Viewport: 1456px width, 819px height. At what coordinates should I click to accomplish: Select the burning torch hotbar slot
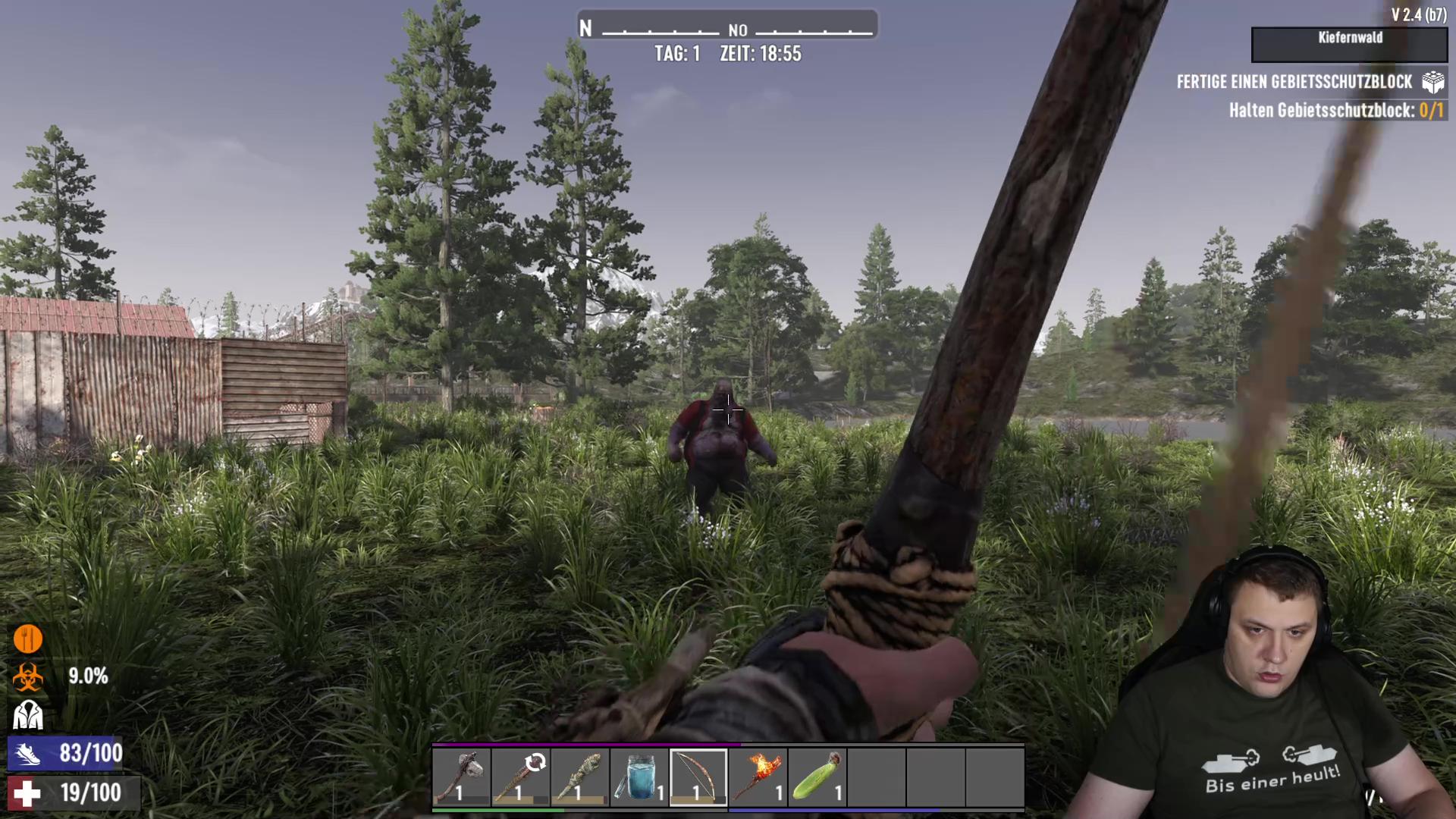[757, 777]
